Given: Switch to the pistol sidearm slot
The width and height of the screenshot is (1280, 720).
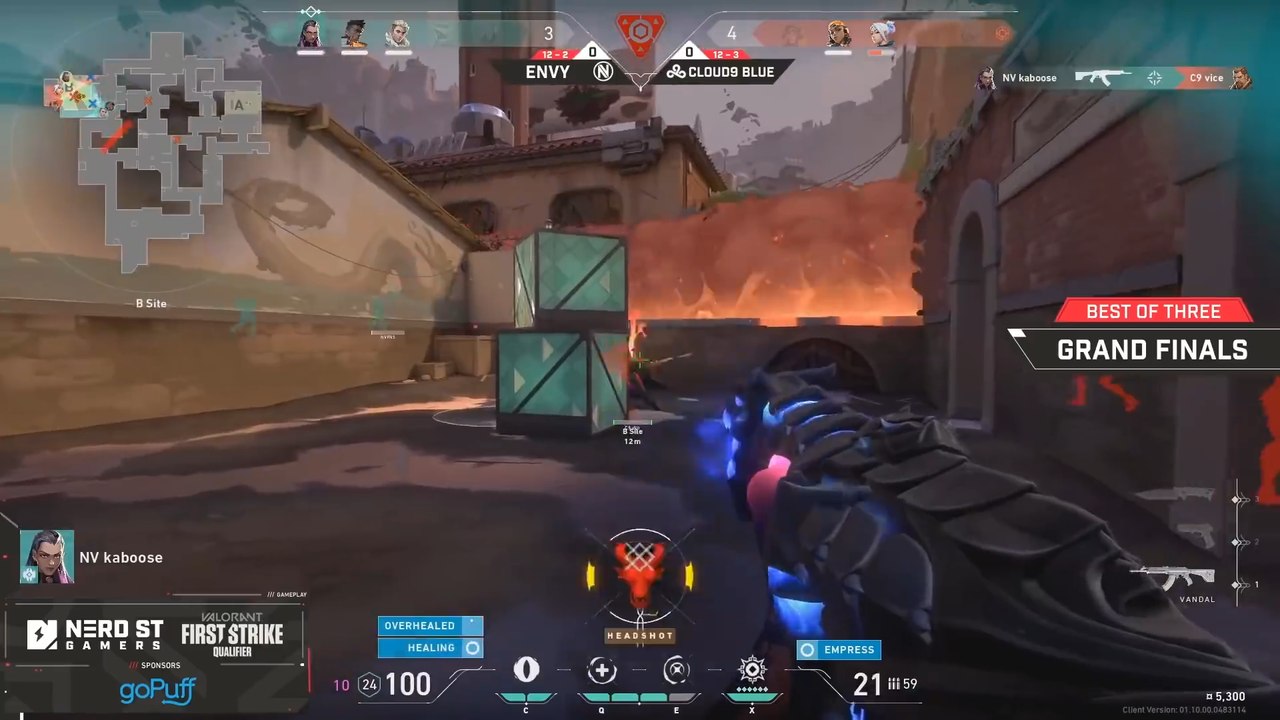Looking at the screenshot, I should [x=1197, y=537].
